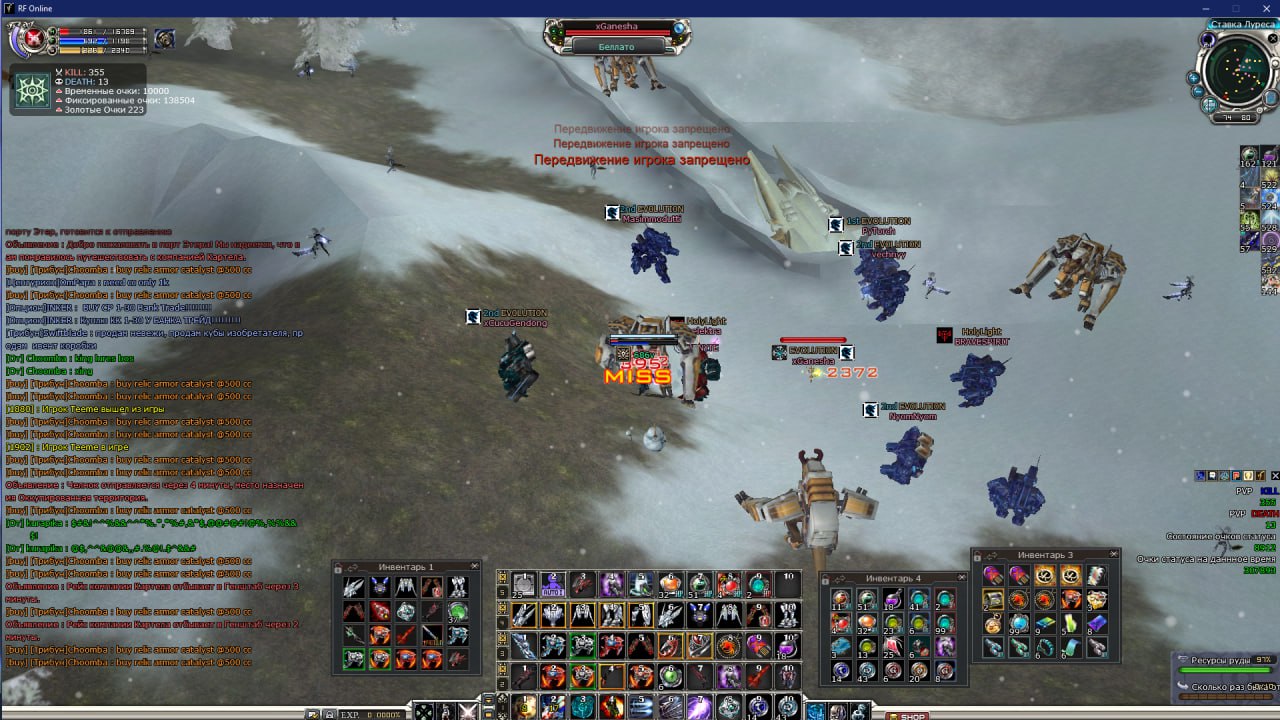This screenshot has height=720, width=1280.
Task: Minimize the RF Online window
Action: coord(1206,8)
